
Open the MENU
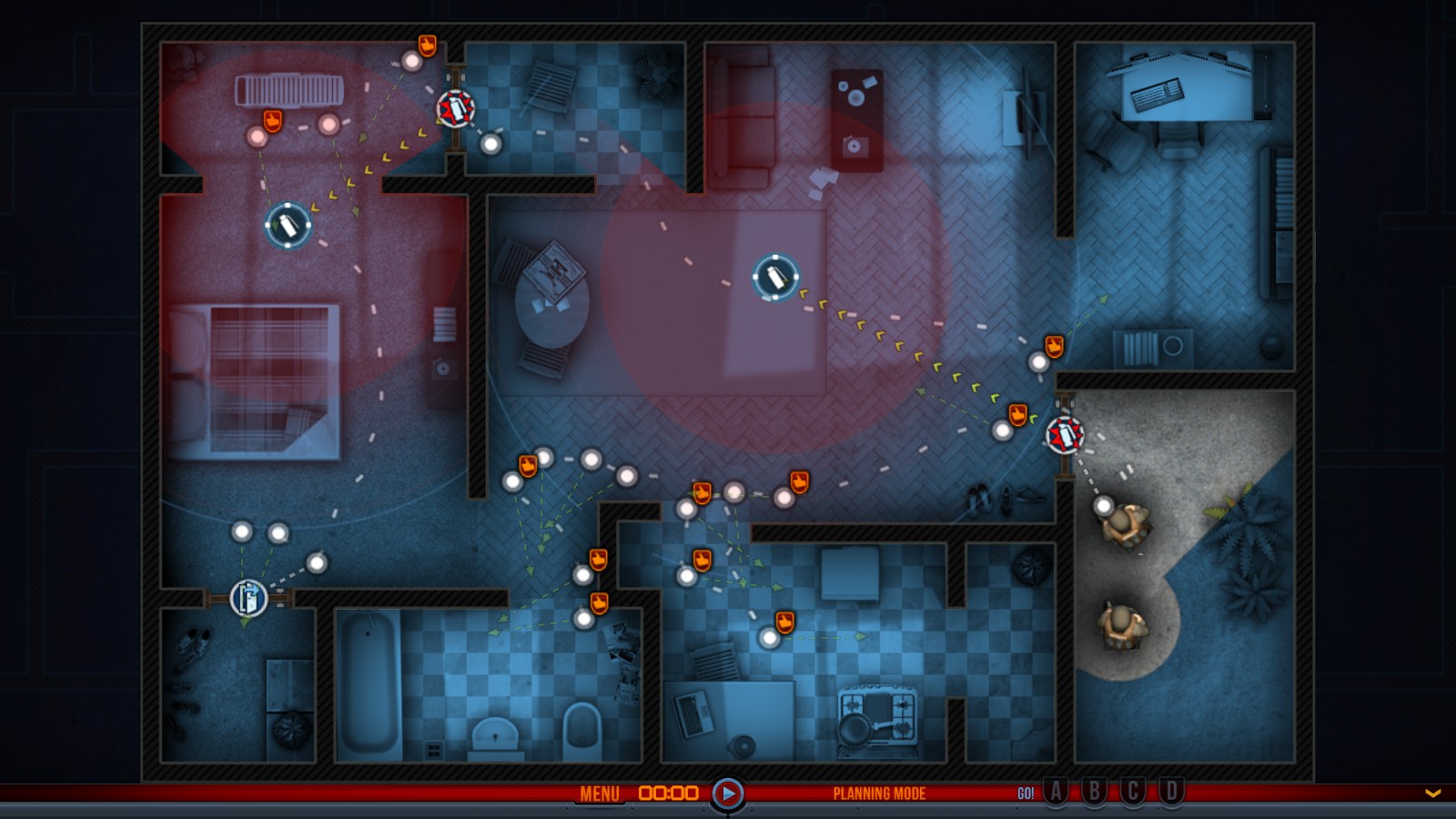point(600,794)
